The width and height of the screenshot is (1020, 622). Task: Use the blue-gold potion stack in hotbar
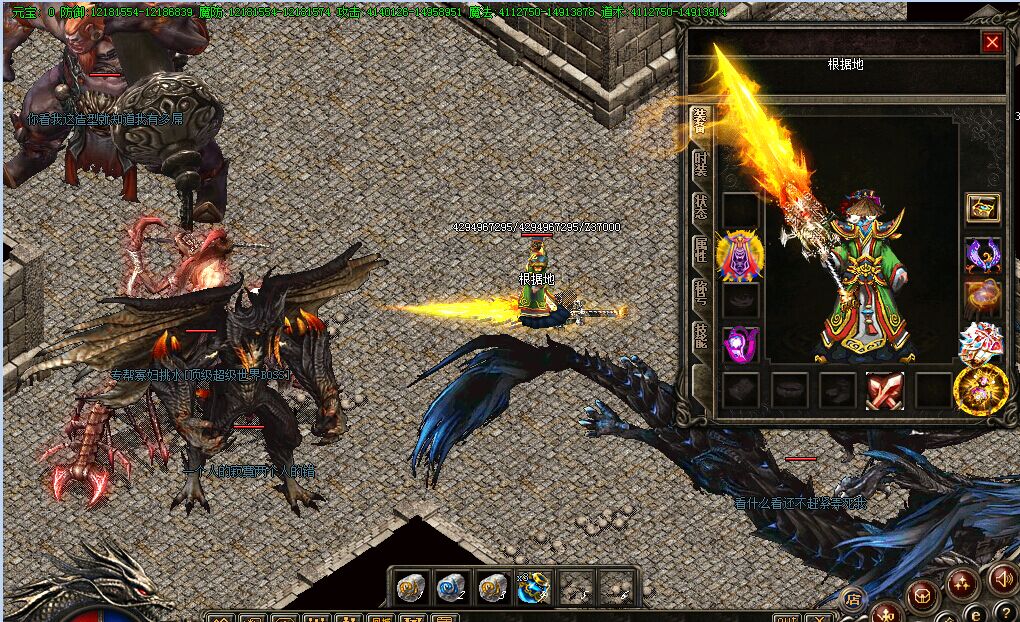point(533,587)
